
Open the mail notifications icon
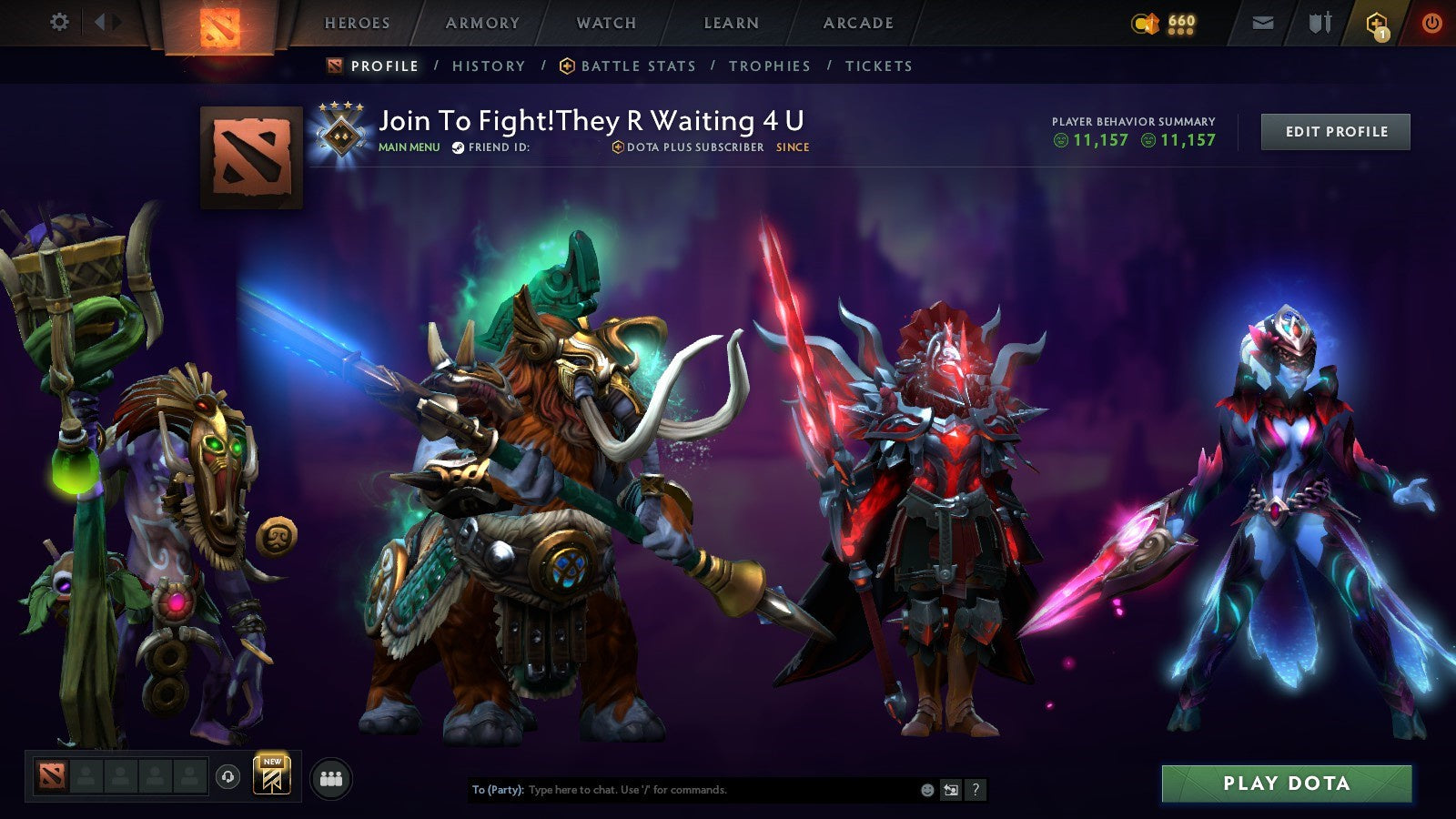1261,23
